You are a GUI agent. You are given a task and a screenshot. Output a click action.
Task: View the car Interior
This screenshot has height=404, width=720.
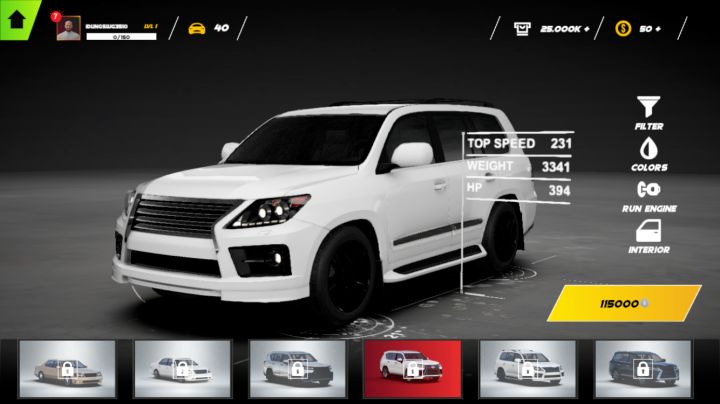648,235
